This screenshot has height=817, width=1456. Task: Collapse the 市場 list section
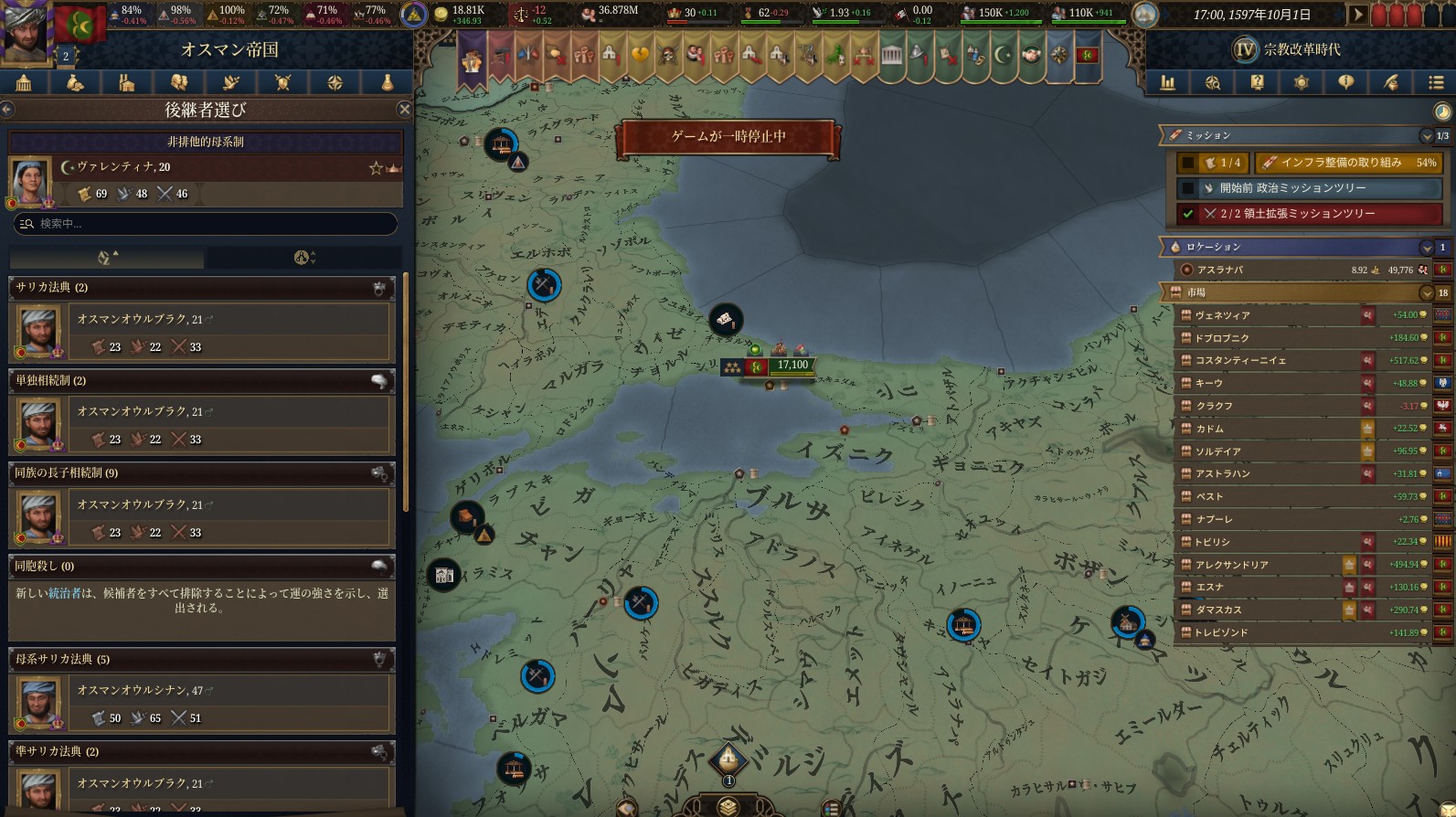(x=1426, y=293)
